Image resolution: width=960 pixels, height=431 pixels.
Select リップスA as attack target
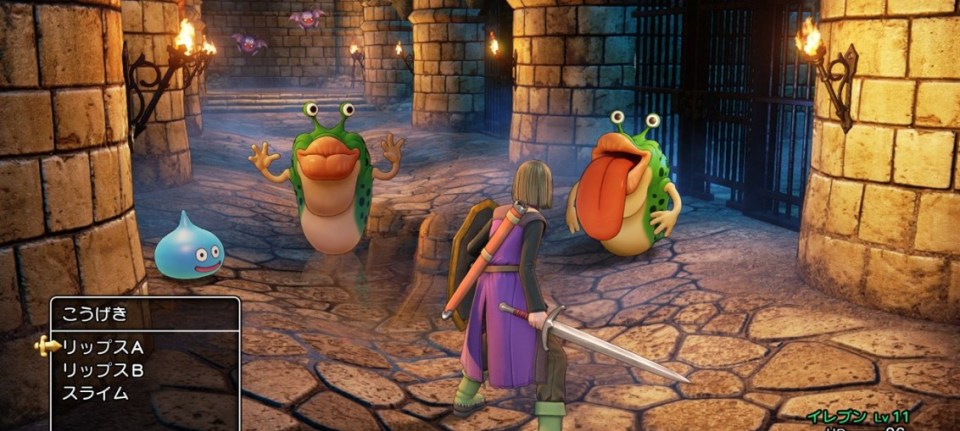coord(103,347)
